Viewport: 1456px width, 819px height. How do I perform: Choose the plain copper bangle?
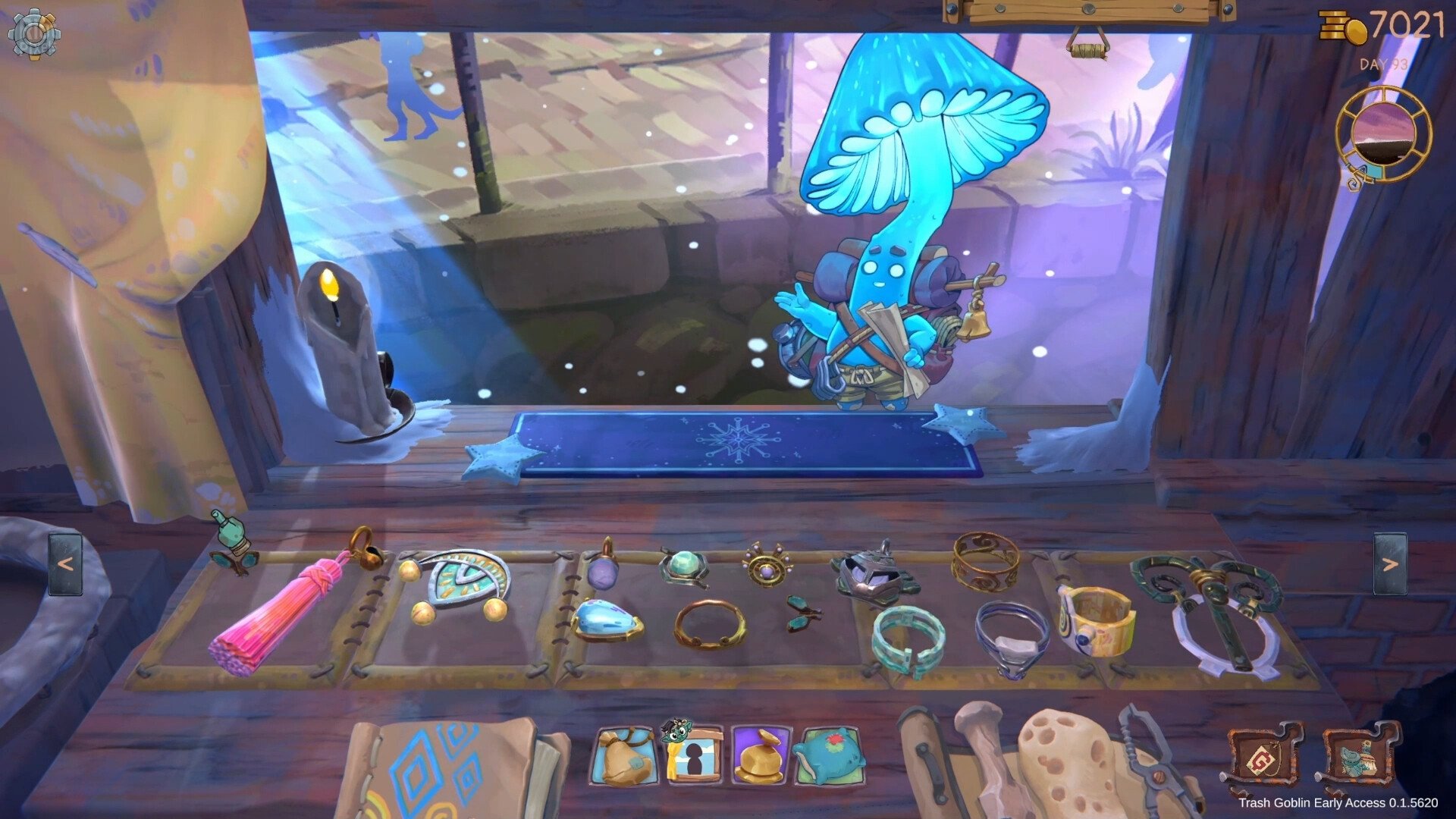(x=709, y=624)
